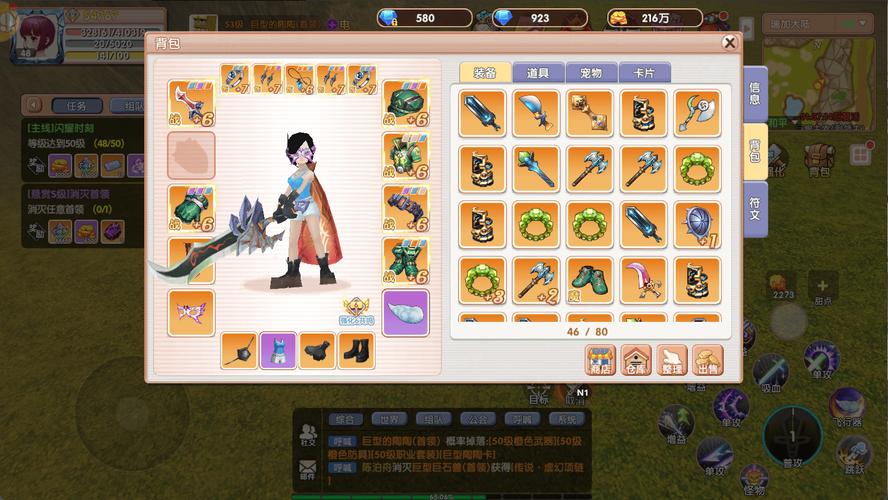Select the green boots in the bag
This screenshot has height=500, width=888.
590,280
